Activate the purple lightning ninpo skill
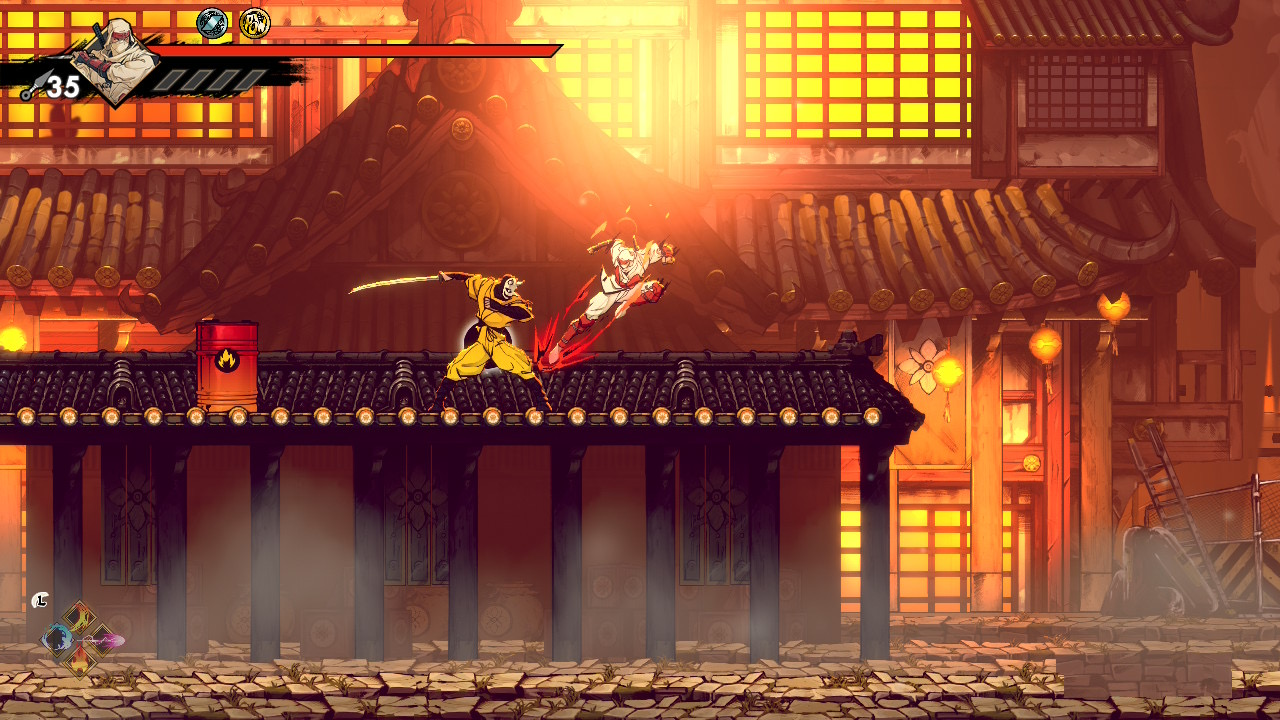This screenshot has height=720, width=1280. (x=104, y=638)
